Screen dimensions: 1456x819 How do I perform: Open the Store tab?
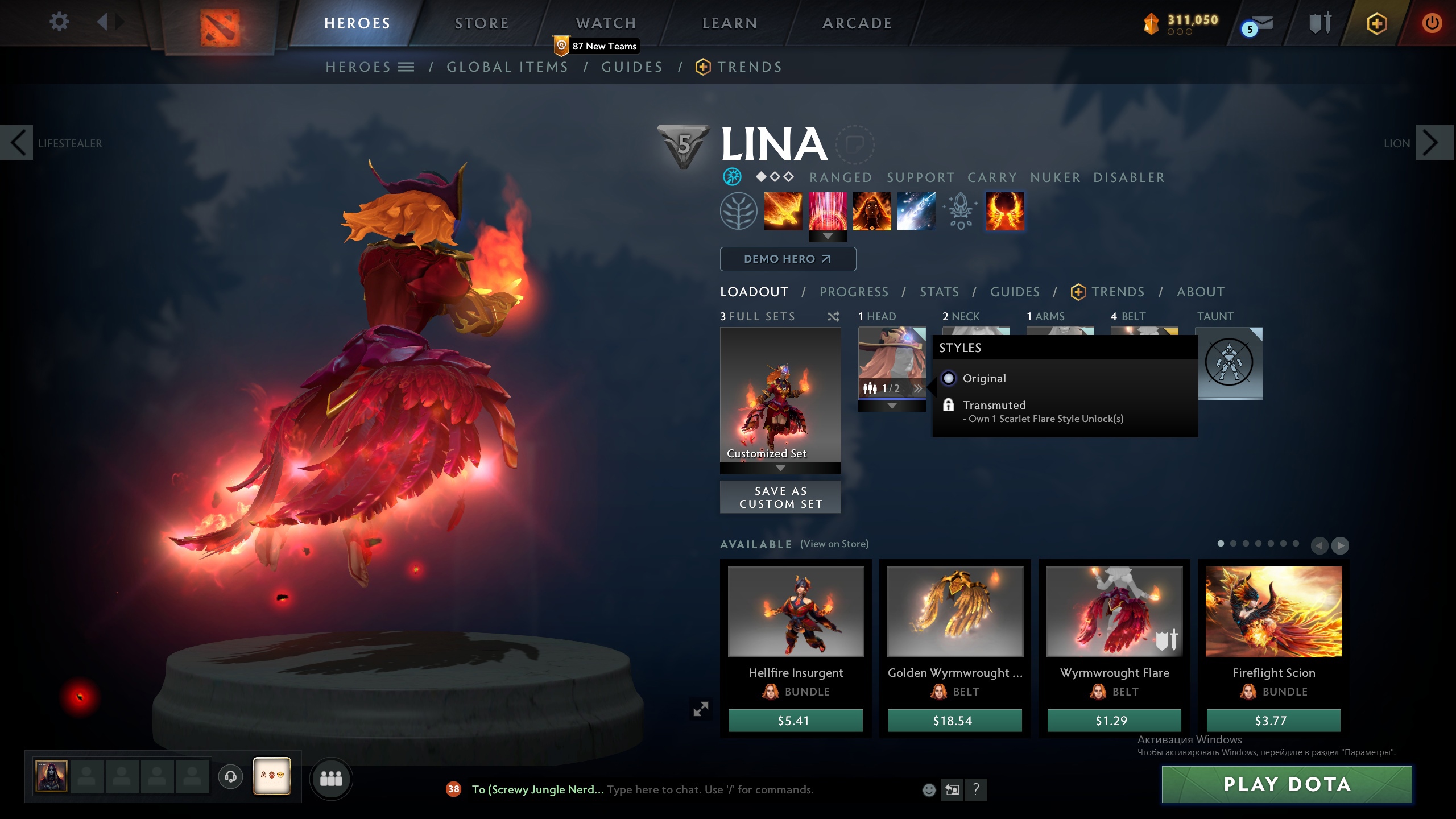[x=481, y=23]
